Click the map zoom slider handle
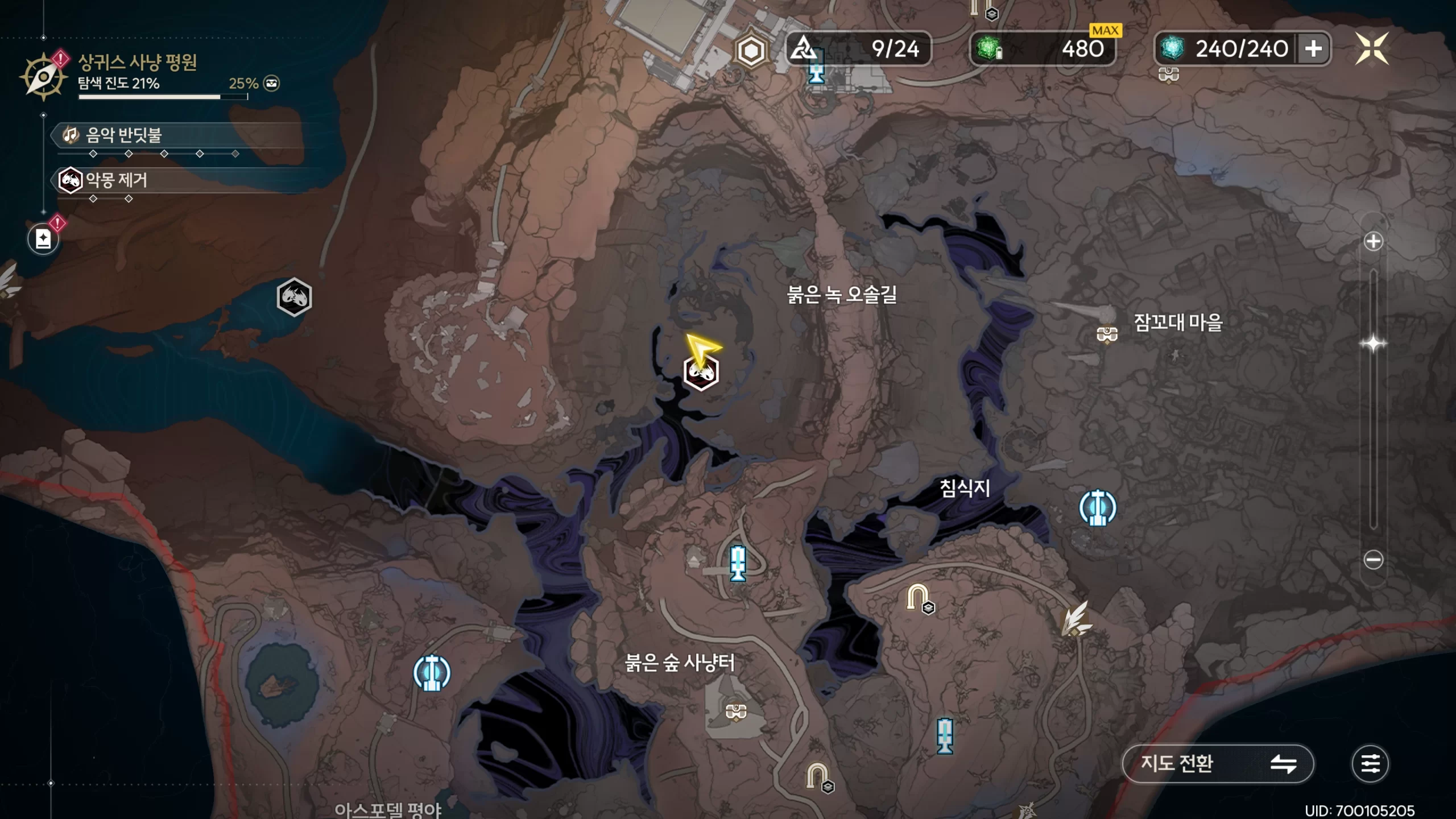1456x819 pixels. (x=1373, y=344)
